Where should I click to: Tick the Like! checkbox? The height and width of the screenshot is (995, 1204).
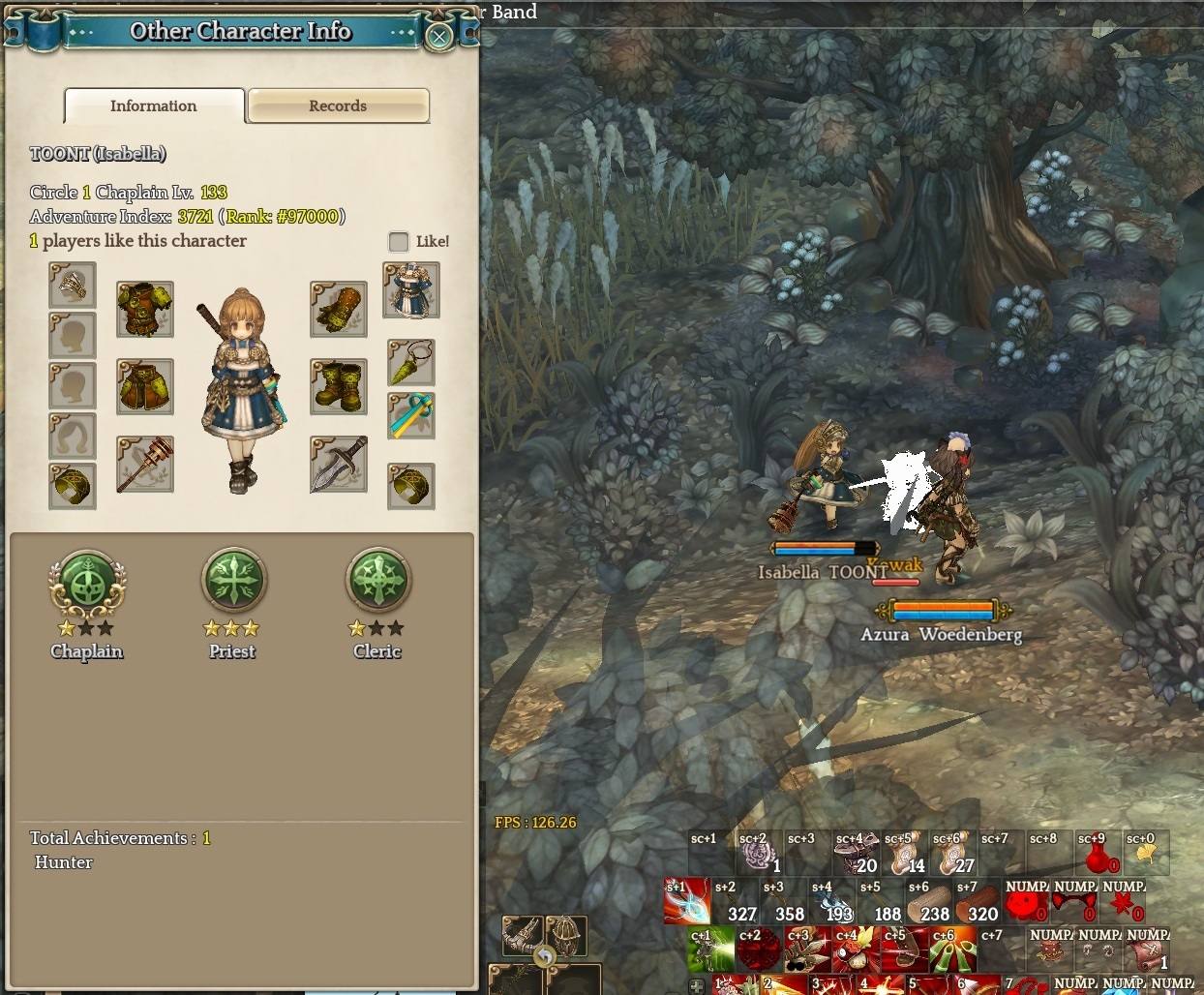click(x=399, y=241)
